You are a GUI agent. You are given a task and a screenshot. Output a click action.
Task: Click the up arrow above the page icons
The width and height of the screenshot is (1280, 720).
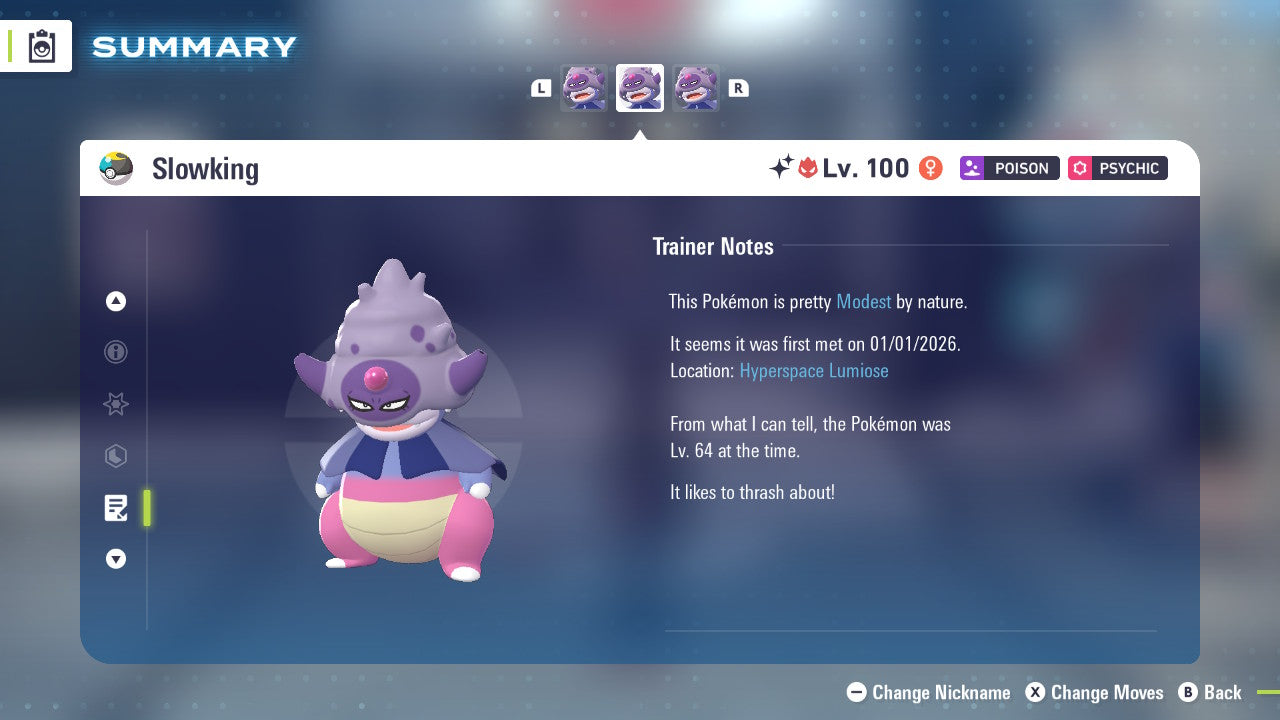click(x=116, y=301)
